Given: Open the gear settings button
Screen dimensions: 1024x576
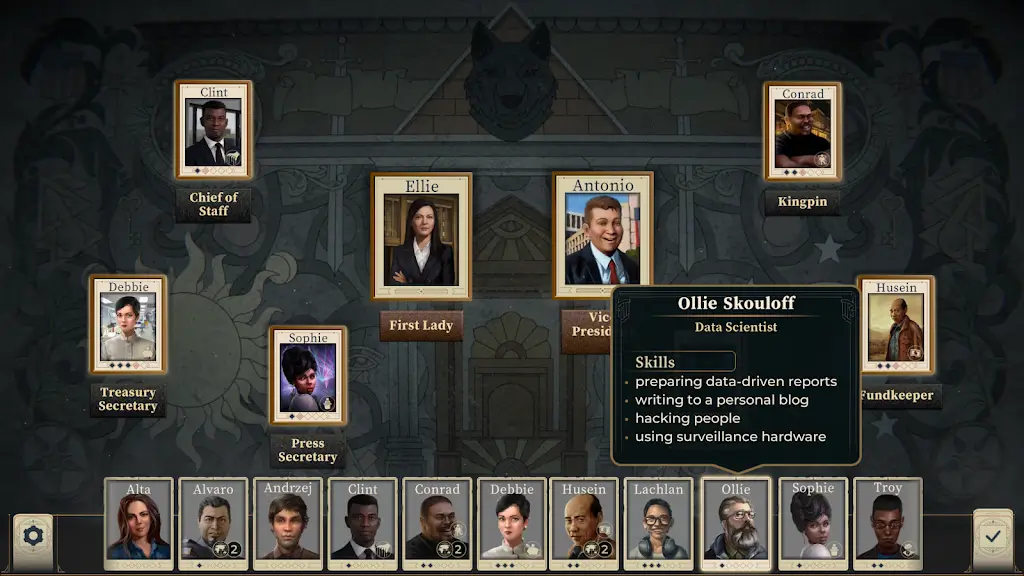Looking at the screenshot, I should click(x=33, y=537).
